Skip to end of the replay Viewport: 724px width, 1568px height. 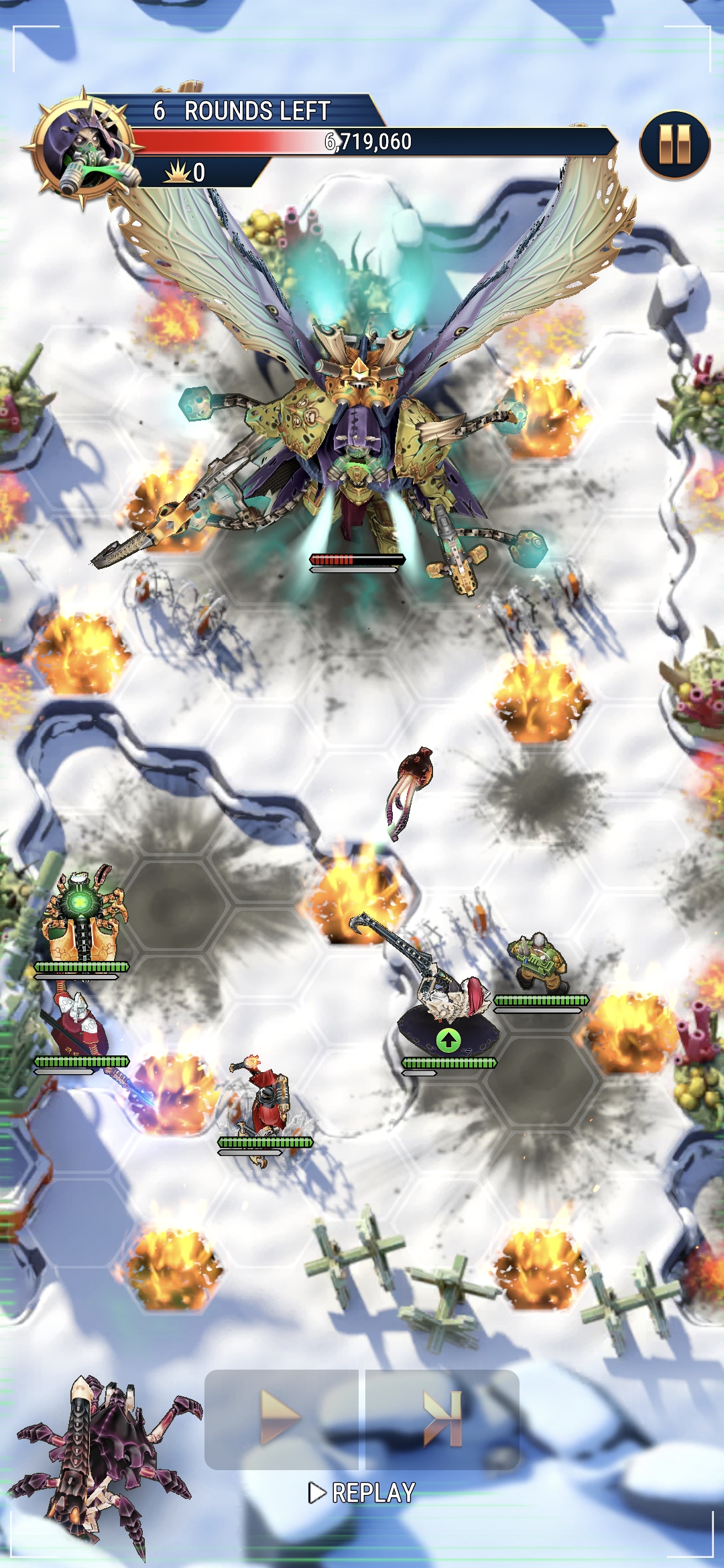442,1418
